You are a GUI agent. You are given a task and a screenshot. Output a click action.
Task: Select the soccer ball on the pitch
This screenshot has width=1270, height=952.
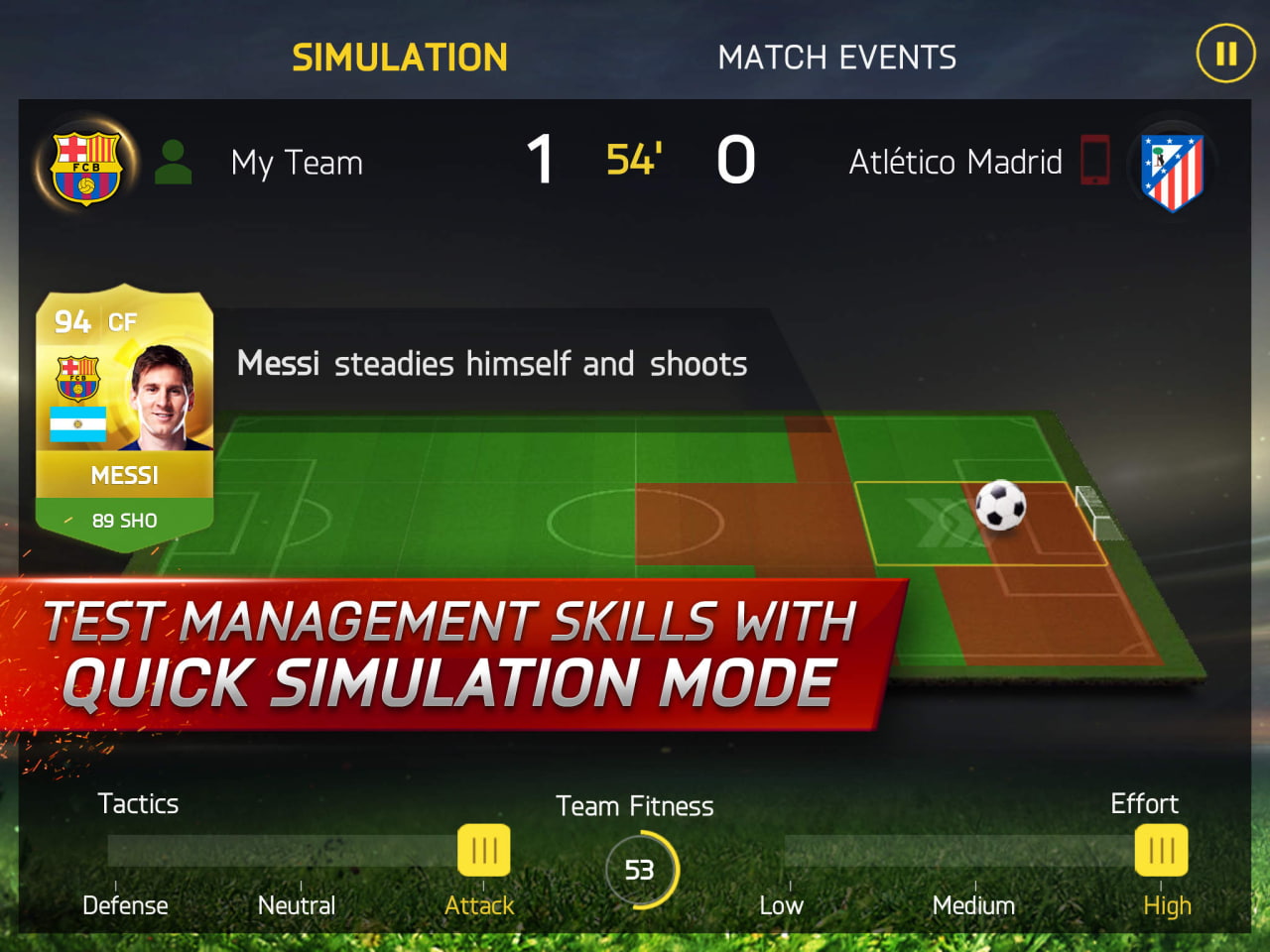pyautogui.click(x=1001, y=508)
